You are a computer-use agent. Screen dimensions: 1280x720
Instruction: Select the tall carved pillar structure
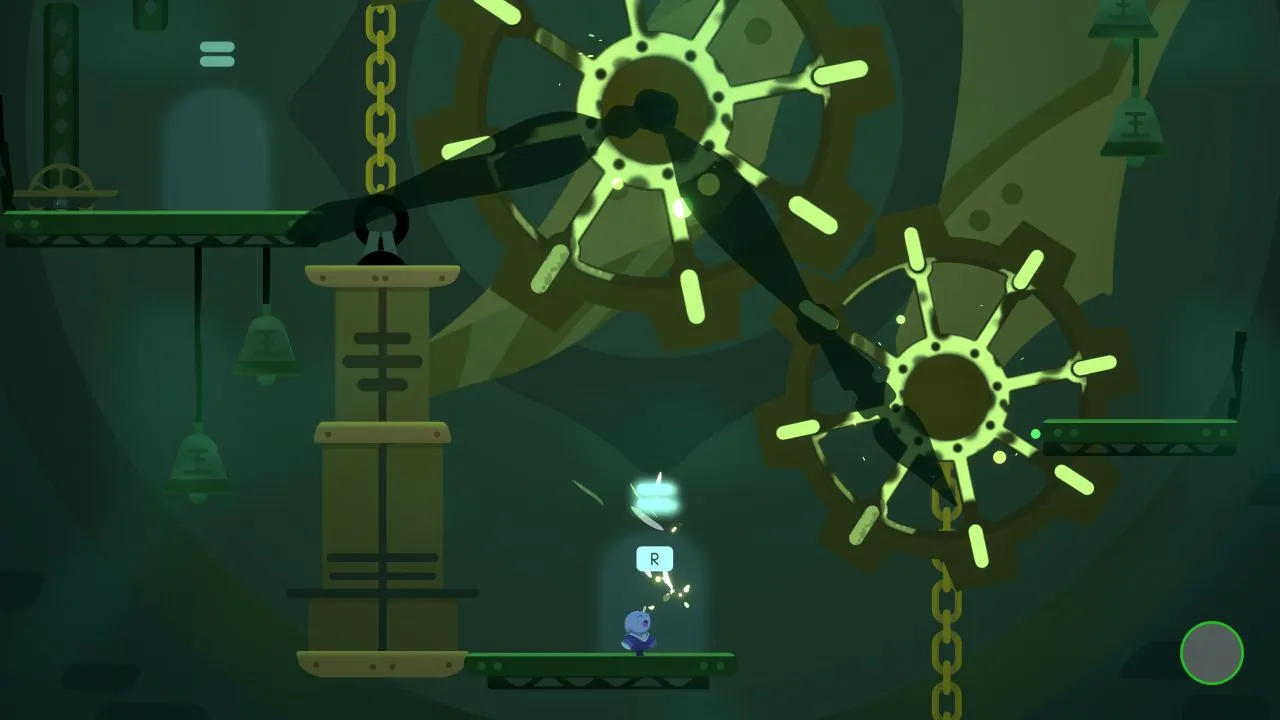click(380, 450)
